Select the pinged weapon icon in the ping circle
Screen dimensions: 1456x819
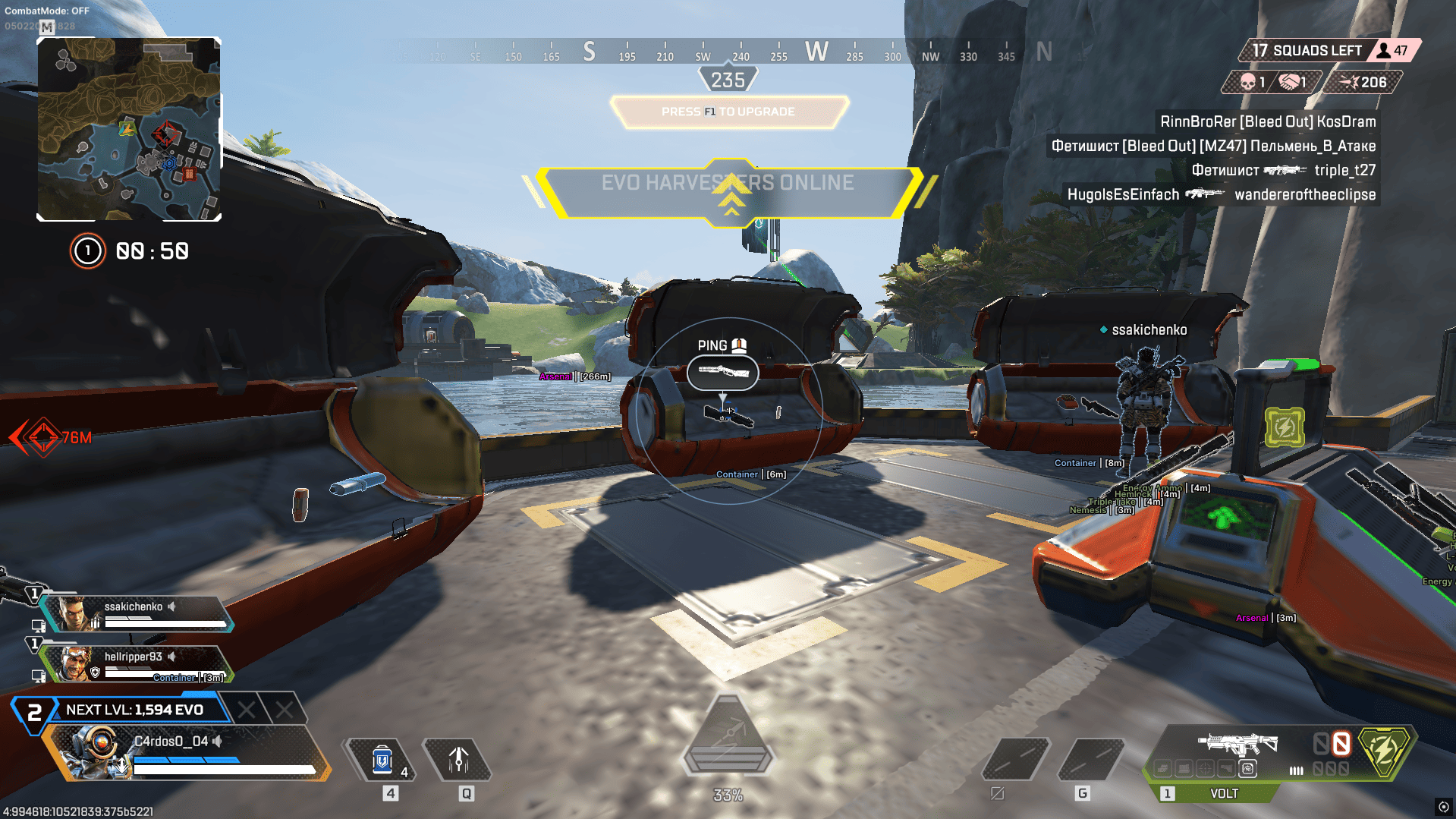coord(722,372)
